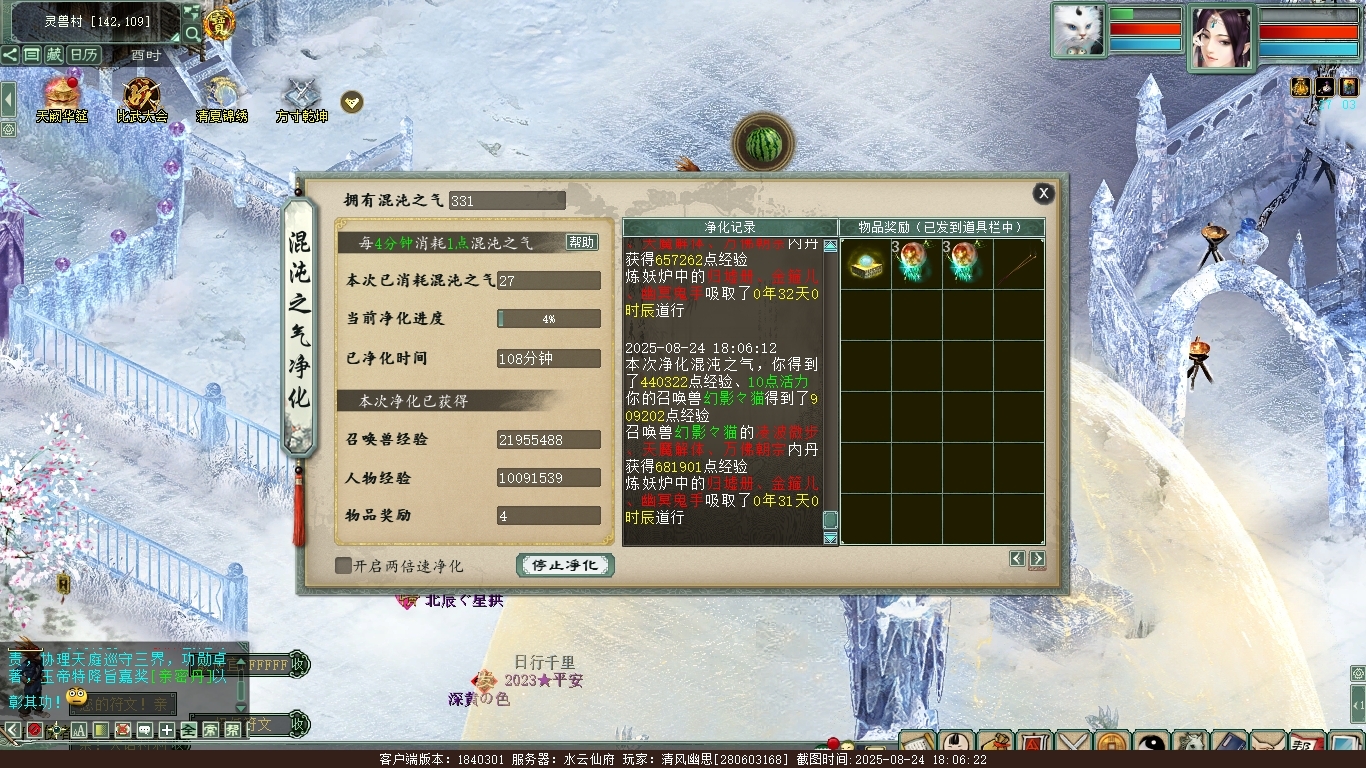1366x768 pixels.
Task: Go to next reward page arrow
Action: [x=1037, y=559]
